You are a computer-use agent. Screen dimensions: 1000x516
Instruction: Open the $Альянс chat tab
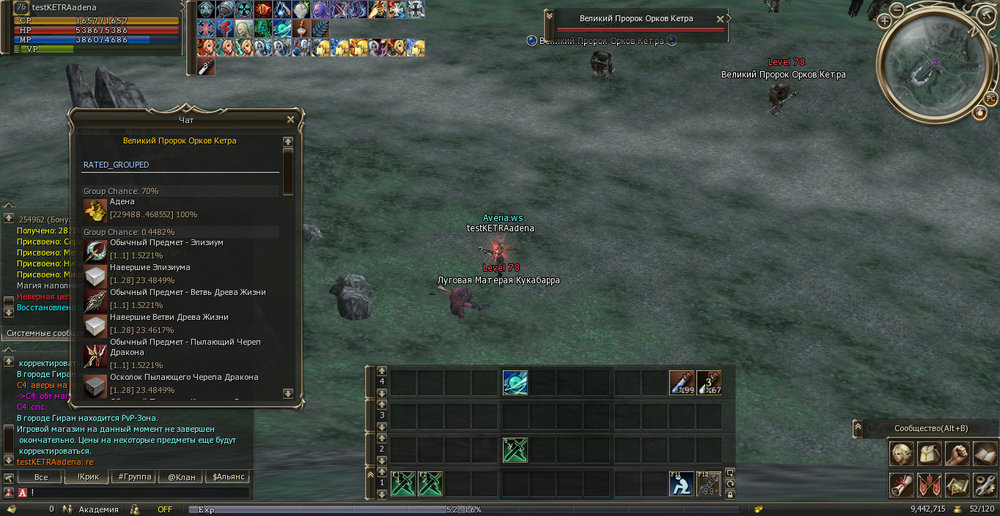click(x=228, y=478)
